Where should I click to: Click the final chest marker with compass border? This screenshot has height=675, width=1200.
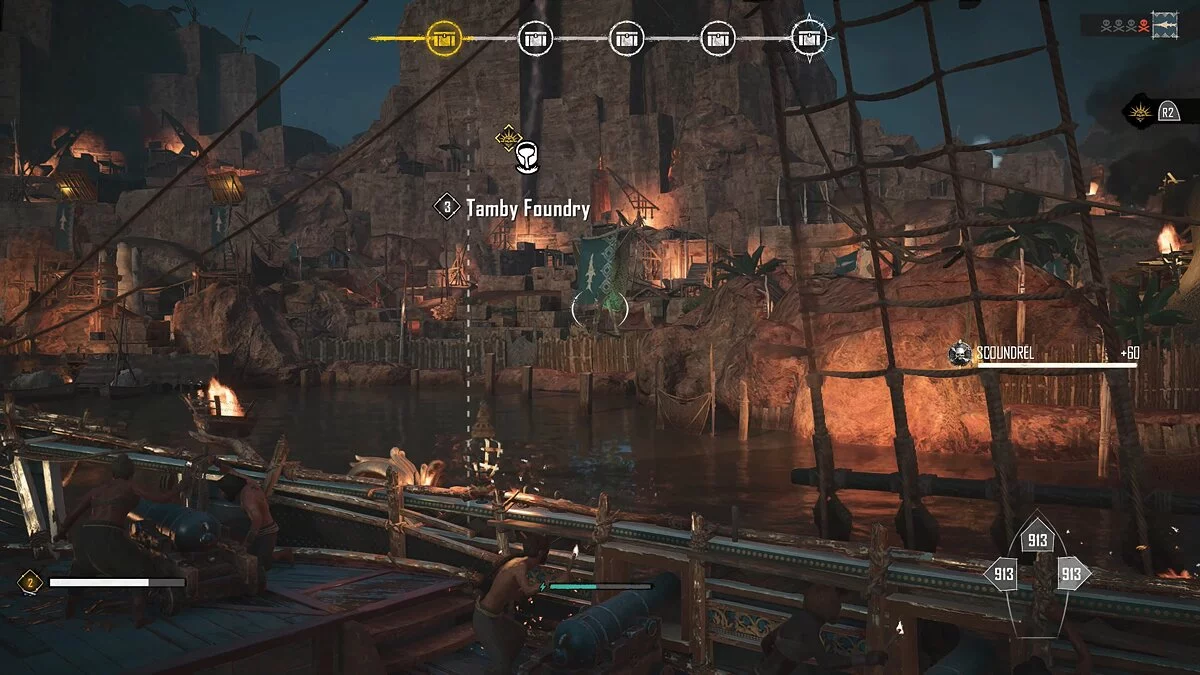[x=809, y=39]
